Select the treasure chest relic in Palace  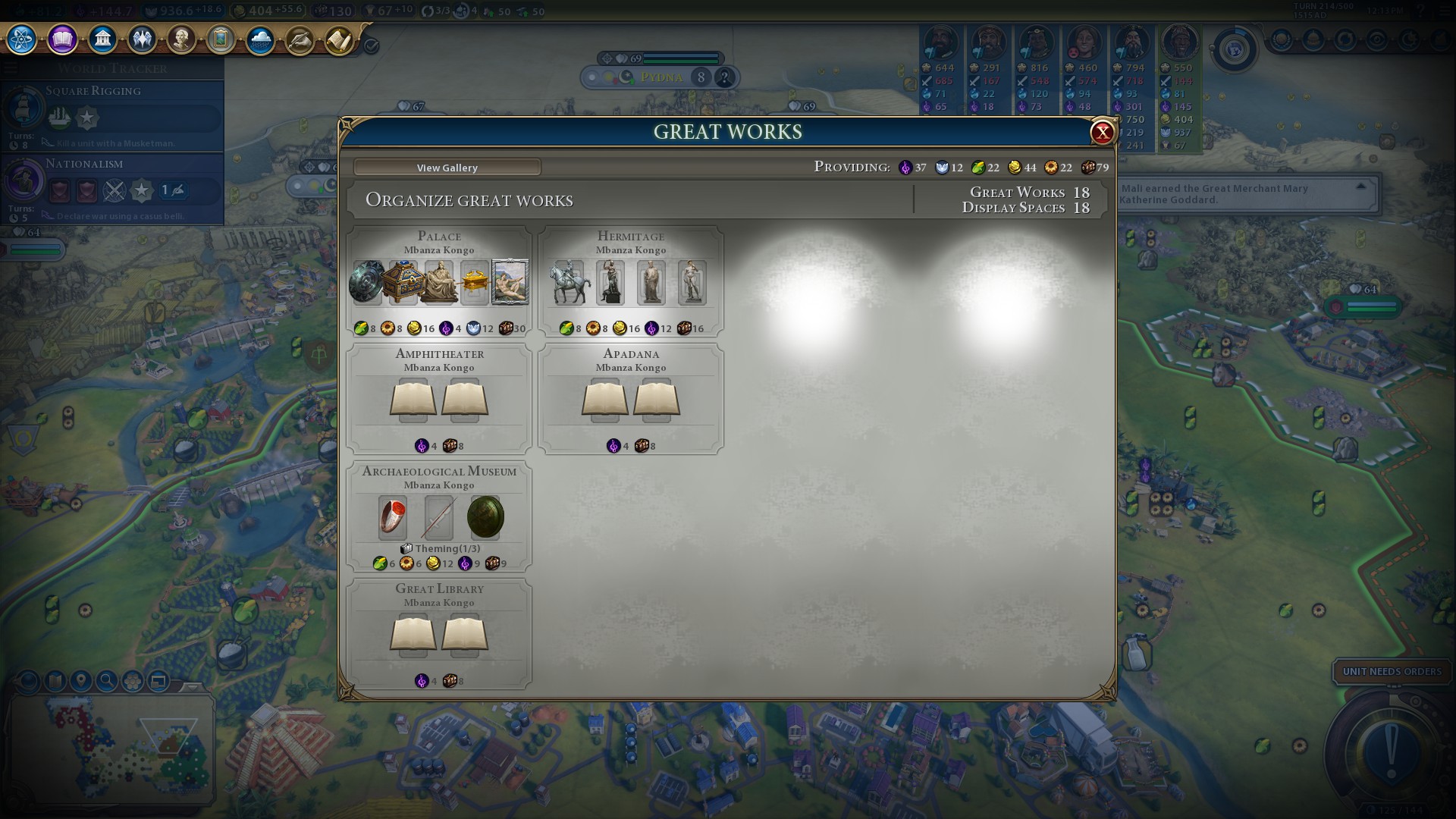coord(403,282)
